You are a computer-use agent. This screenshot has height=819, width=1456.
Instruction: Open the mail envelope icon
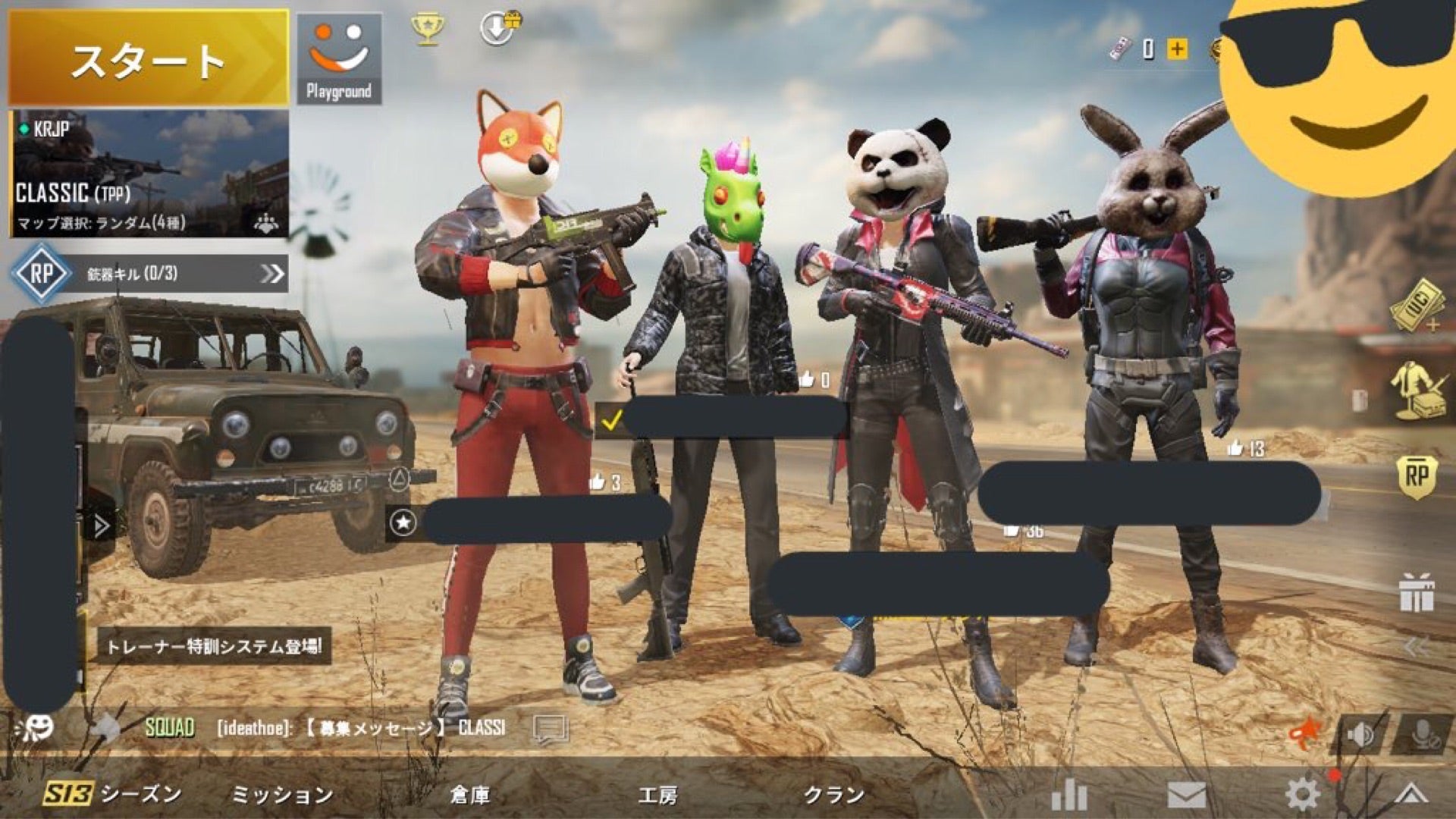(x=1186, y=795)
